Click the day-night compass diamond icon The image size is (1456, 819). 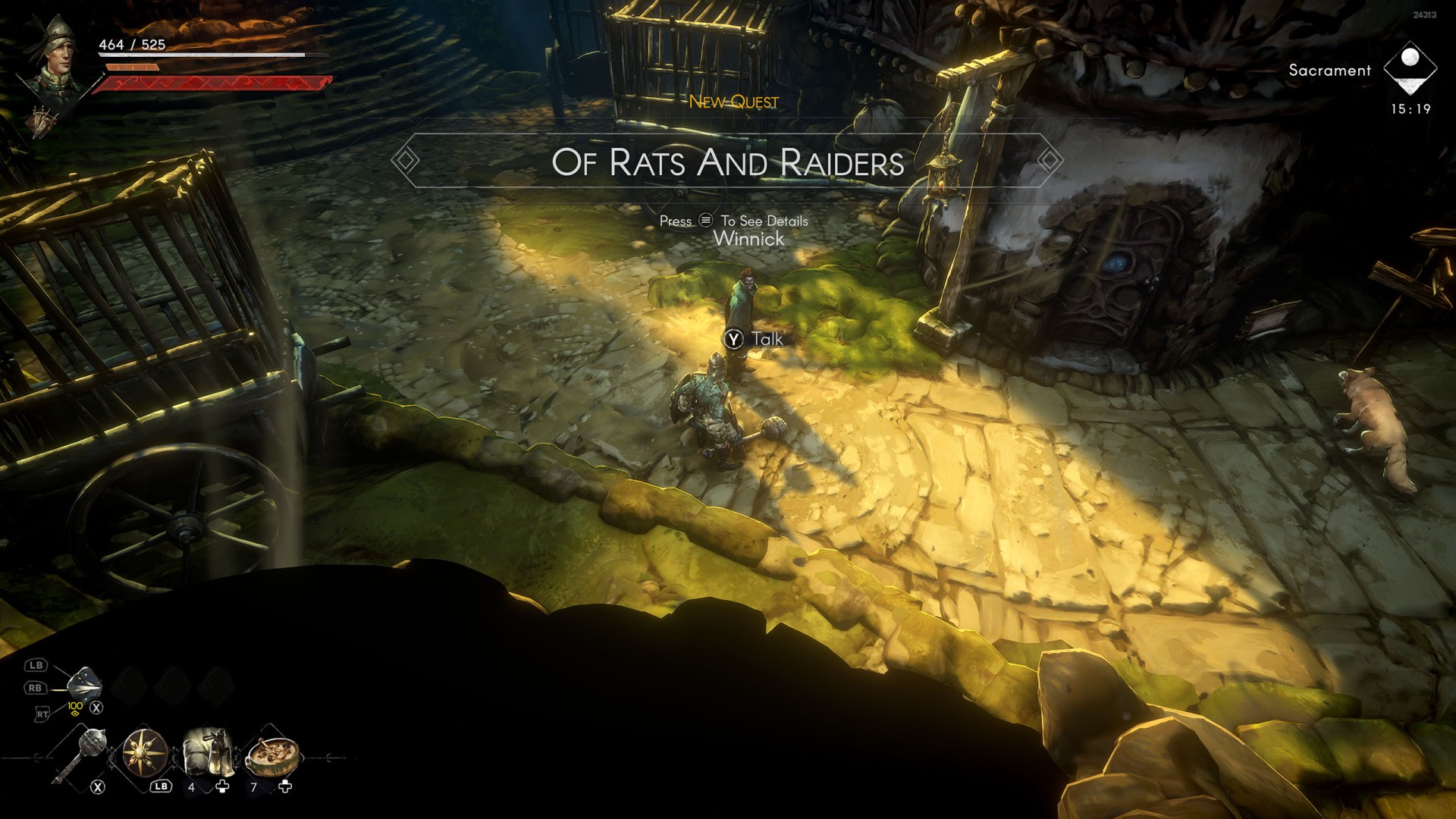pos(1410,67)
